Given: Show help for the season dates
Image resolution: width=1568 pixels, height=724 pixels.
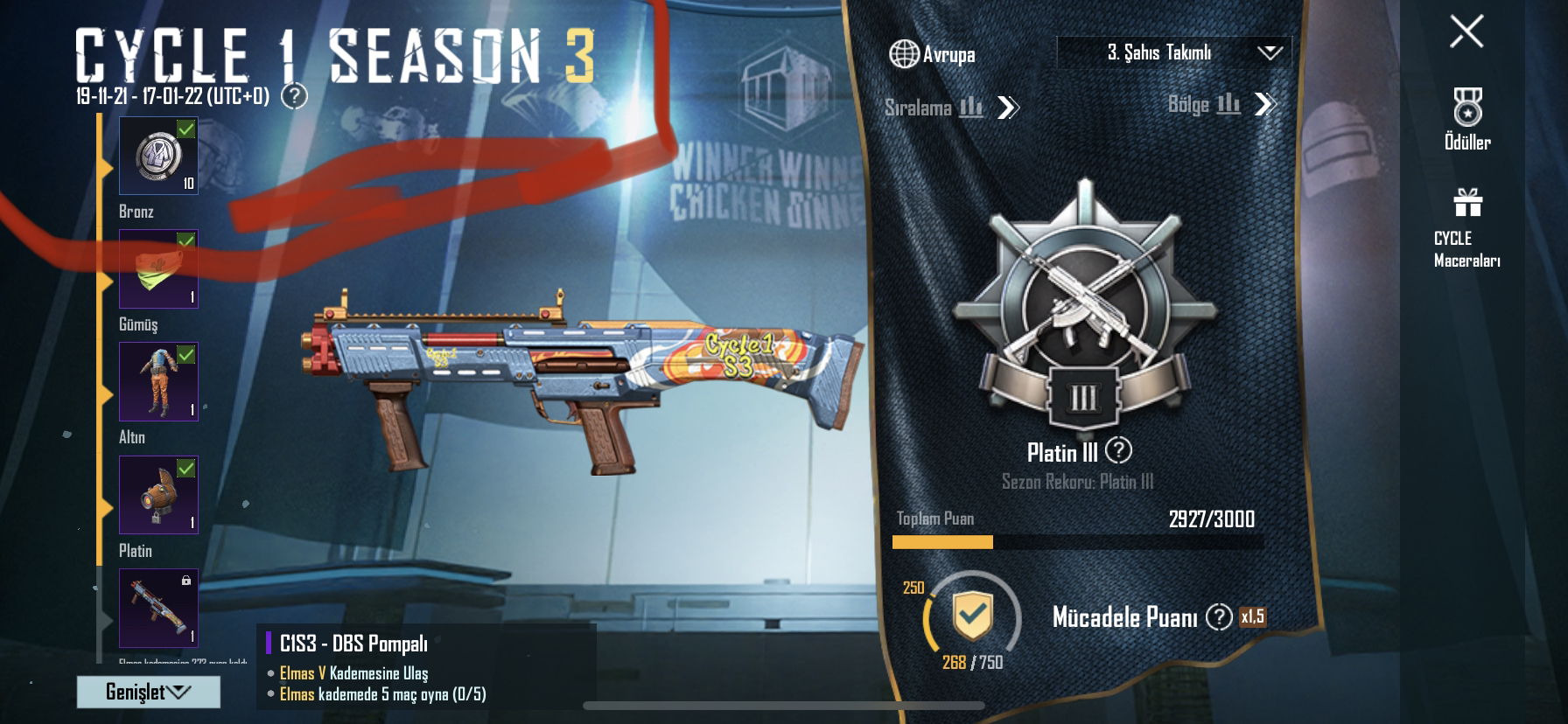Looking at the screenshot, I should click(x=295, y=96).
